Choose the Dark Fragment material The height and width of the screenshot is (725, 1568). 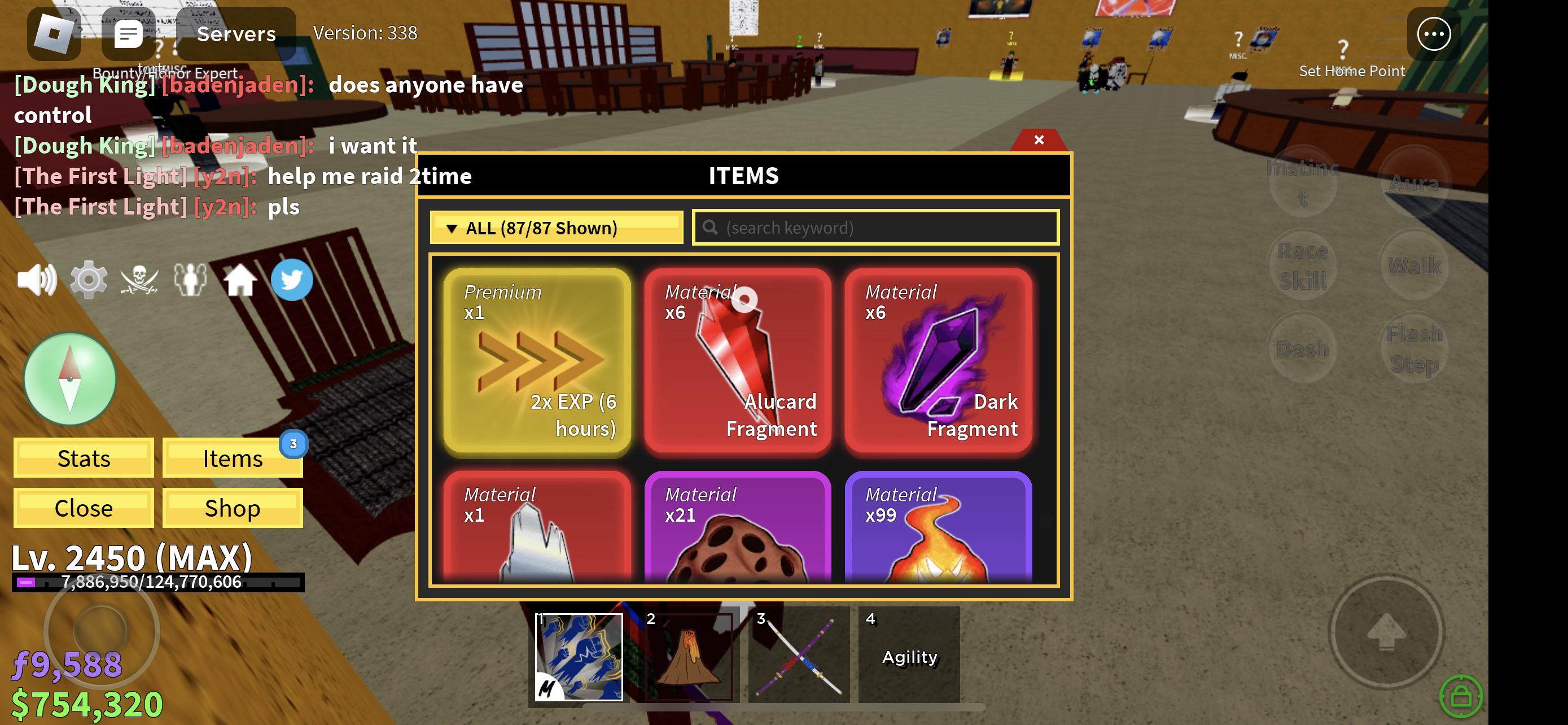[x=938, y=361]
